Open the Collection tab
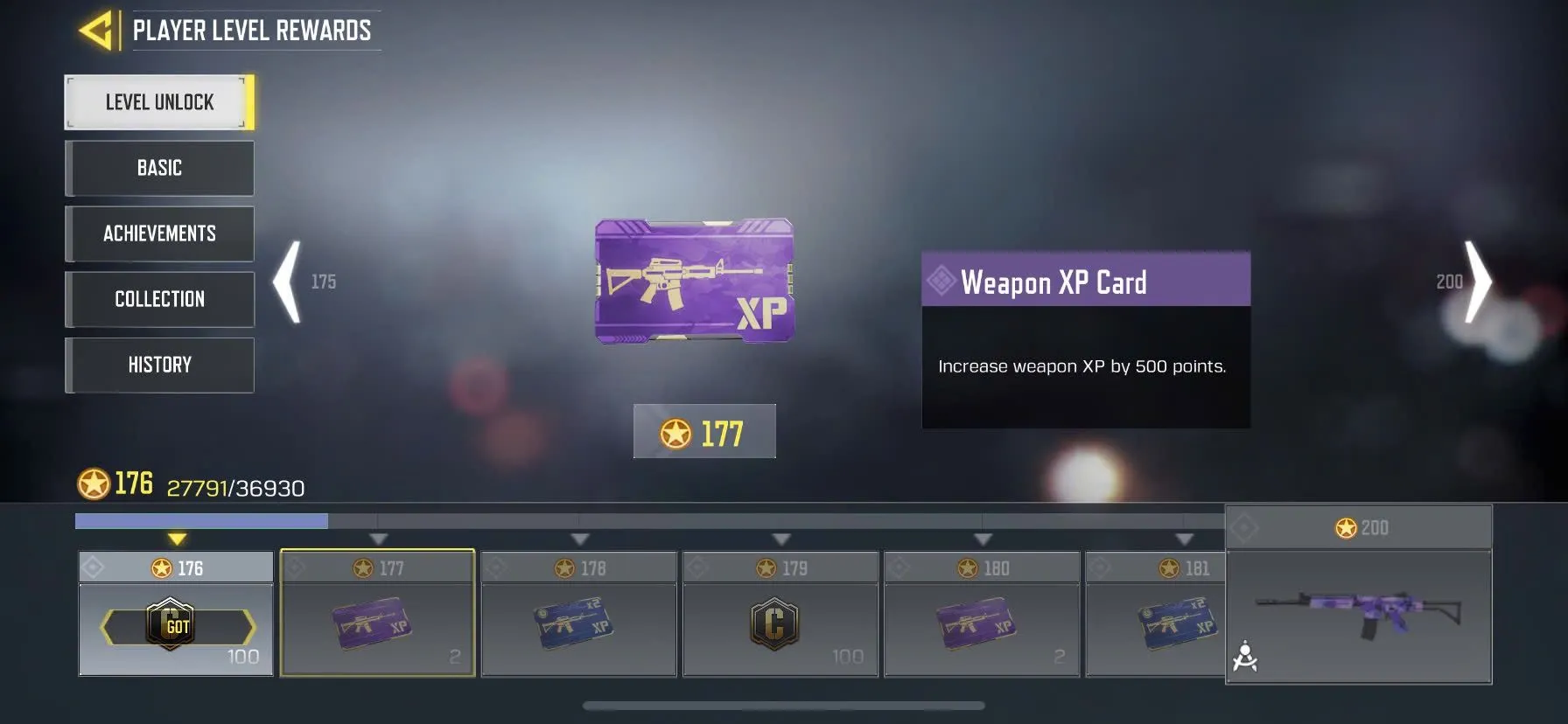The image size is (1568, 724). tap(159, 299)
